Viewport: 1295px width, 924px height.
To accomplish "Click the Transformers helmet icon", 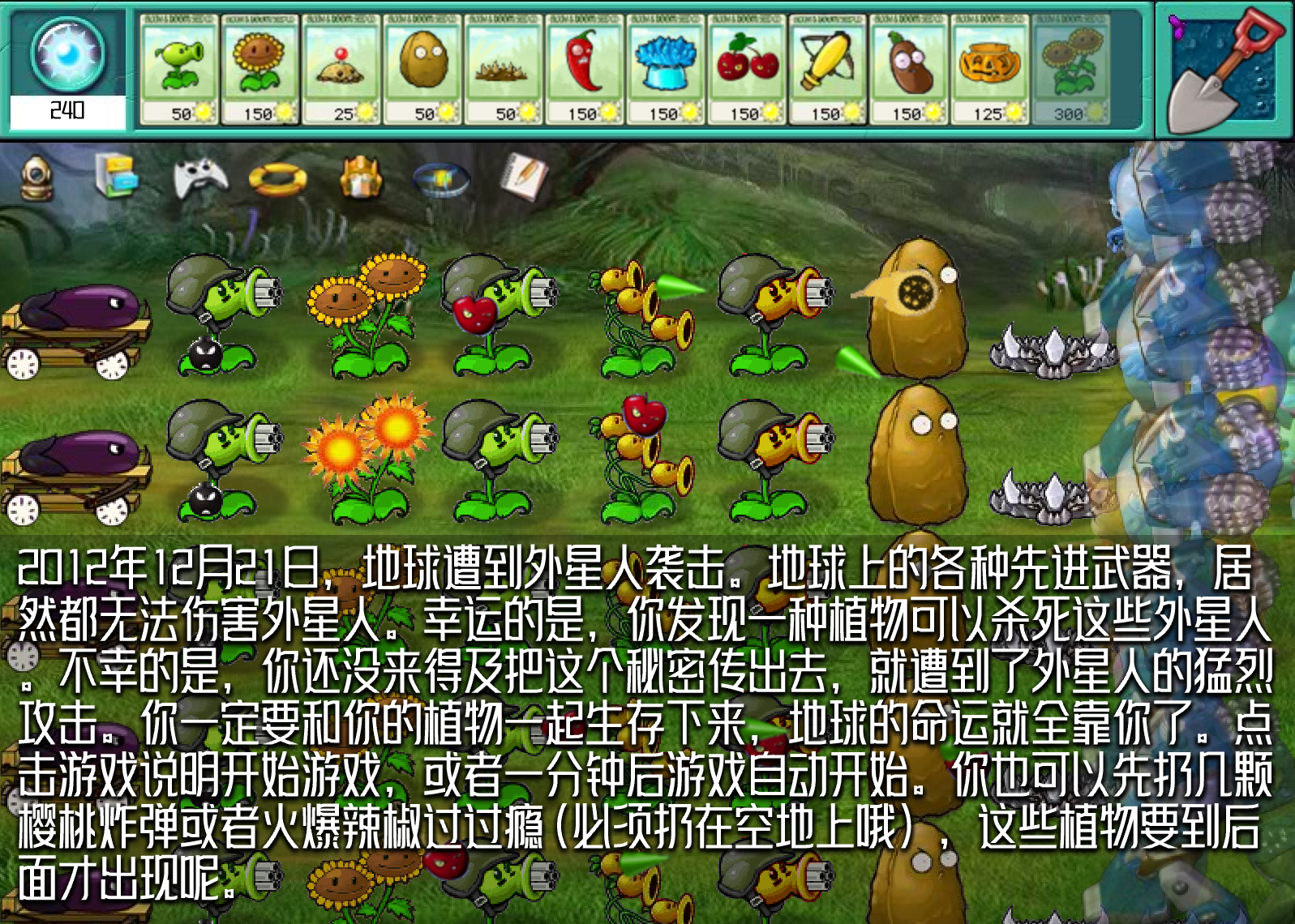I will pos(359,177).
